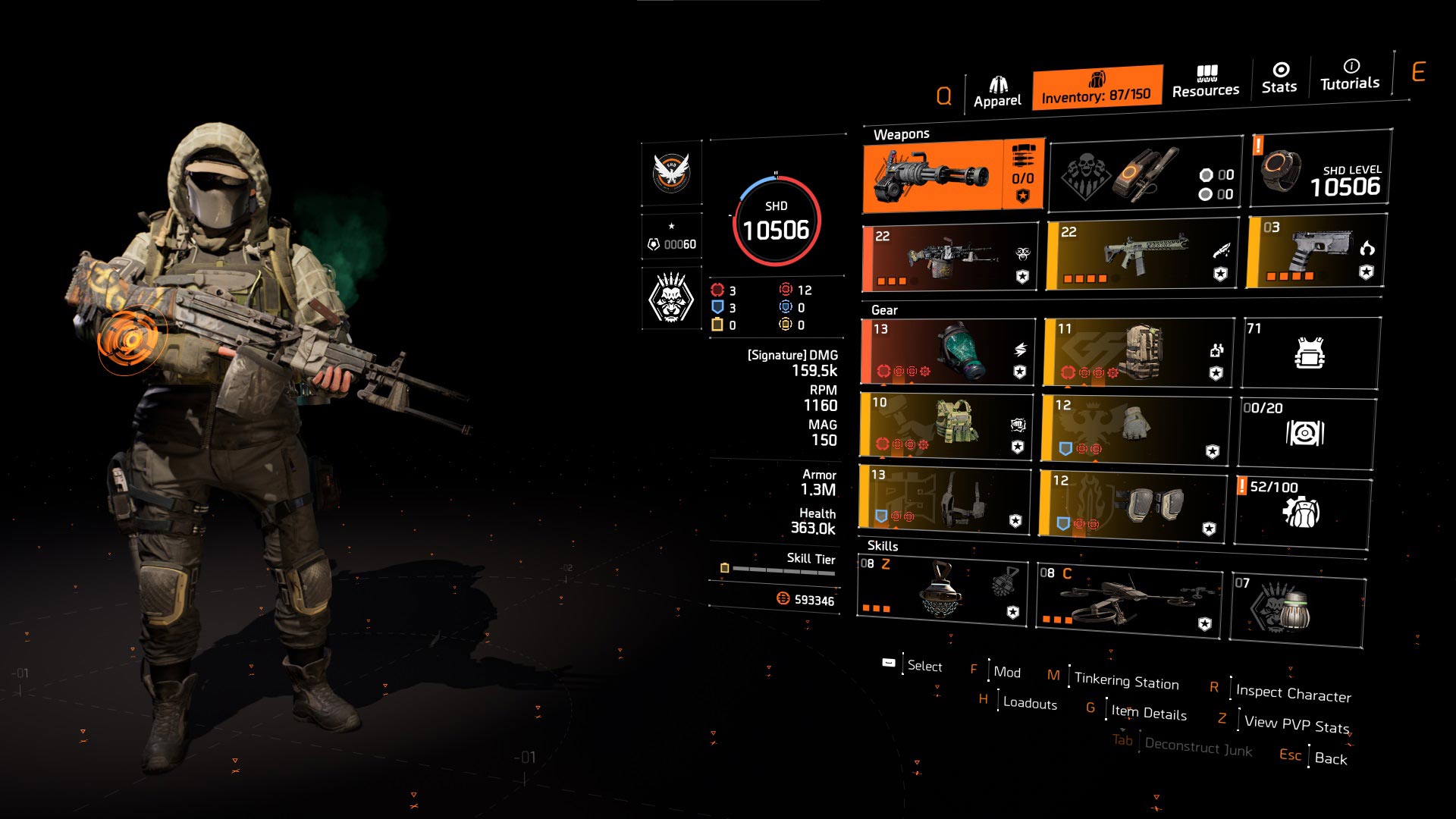This screenshot has width=1456, height=819.
Task: Select the gloves gear slot
Action: (1134, 428)
